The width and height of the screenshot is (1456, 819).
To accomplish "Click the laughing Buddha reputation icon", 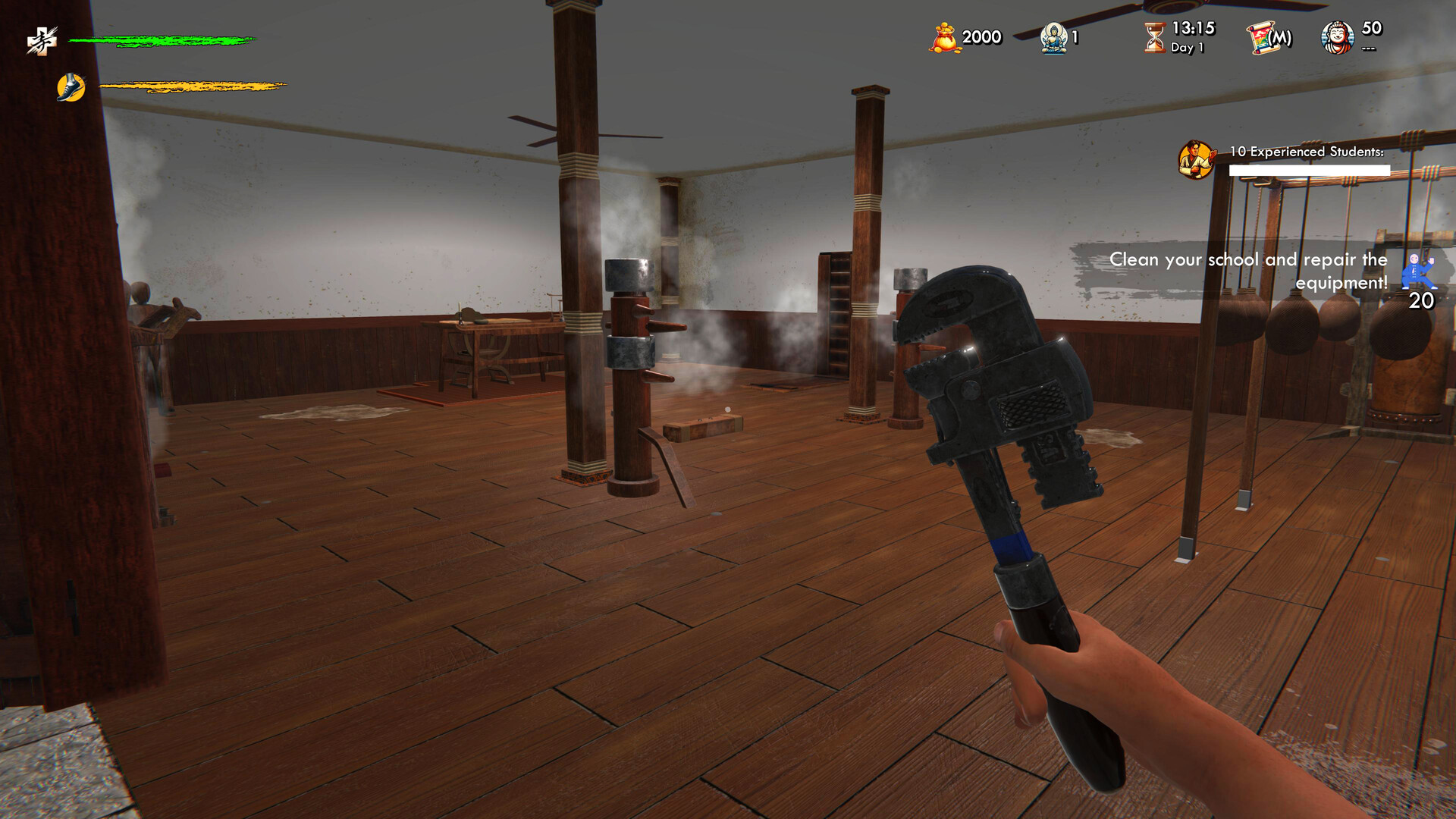I will [x=1338, y=38].
